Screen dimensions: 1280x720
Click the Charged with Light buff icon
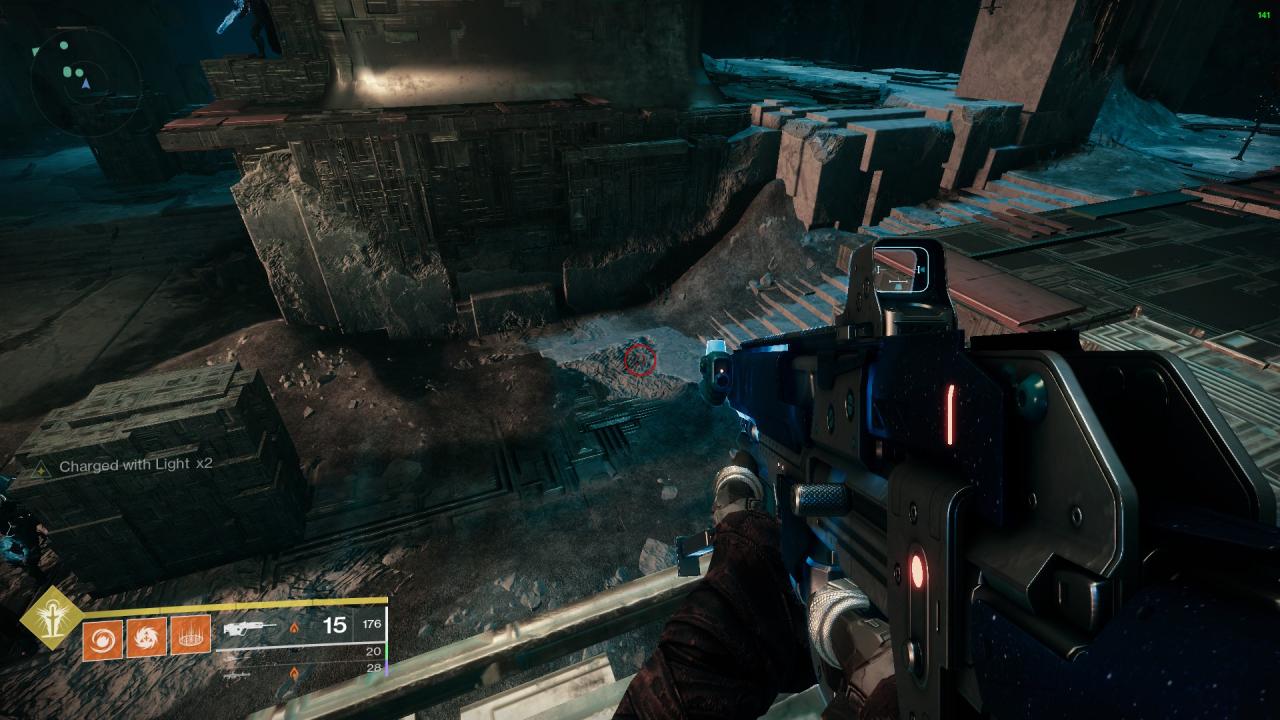coord(41,467)
